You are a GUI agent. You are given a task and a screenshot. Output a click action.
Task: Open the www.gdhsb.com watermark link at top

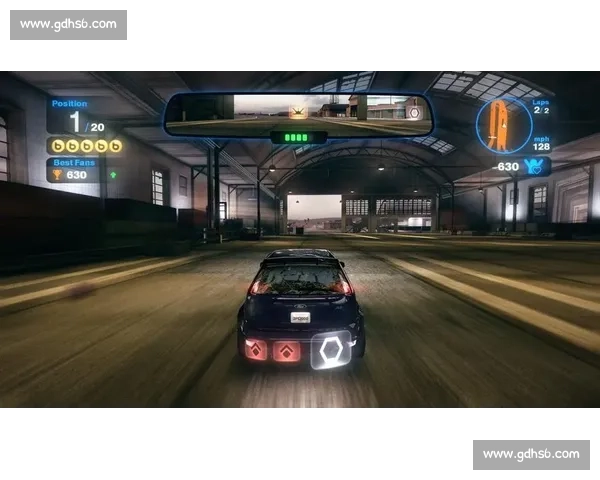coord(68,24)
